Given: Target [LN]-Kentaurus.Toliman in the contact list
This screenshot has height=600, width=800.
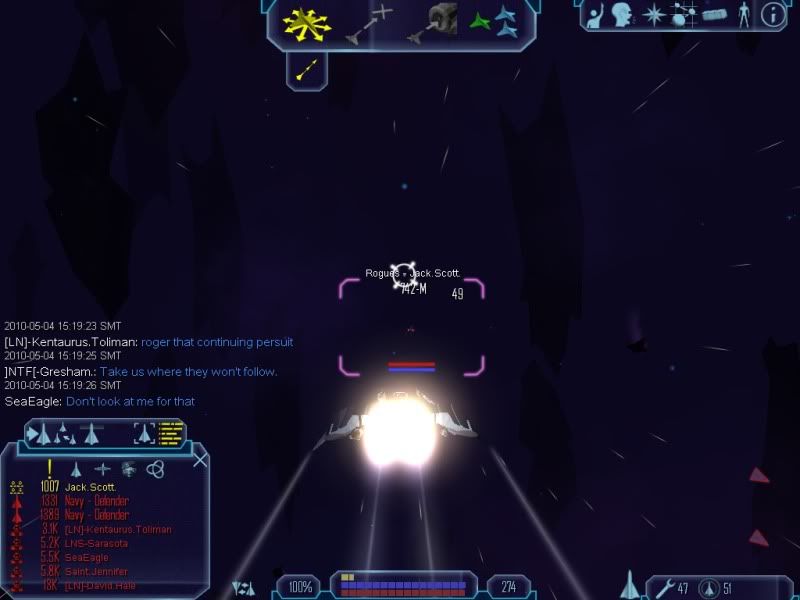Looking at the screenshot, I should tap(117, 529).
